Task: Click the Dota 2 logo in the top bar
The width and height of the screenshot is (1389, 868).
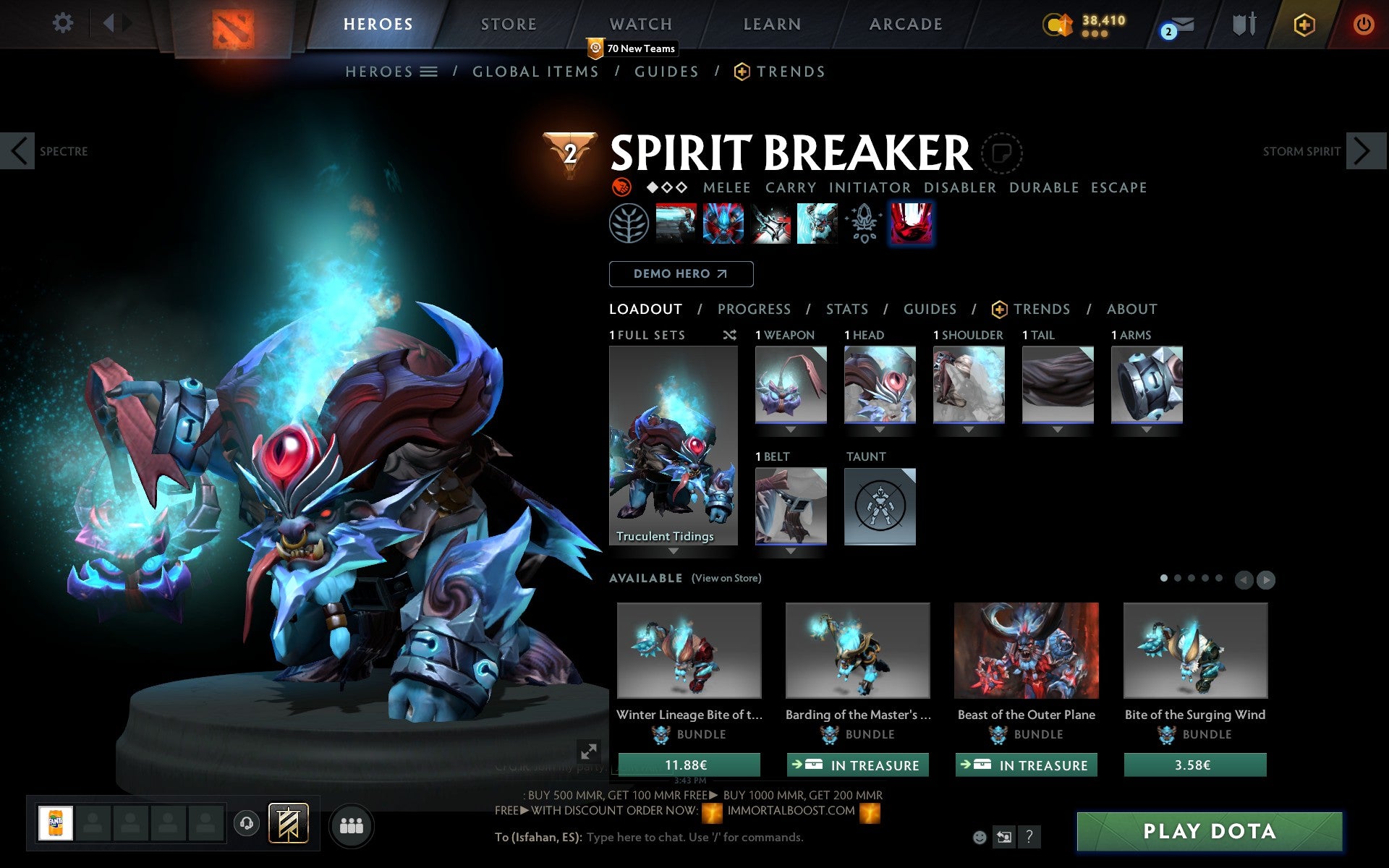Action: click(234, 24)
